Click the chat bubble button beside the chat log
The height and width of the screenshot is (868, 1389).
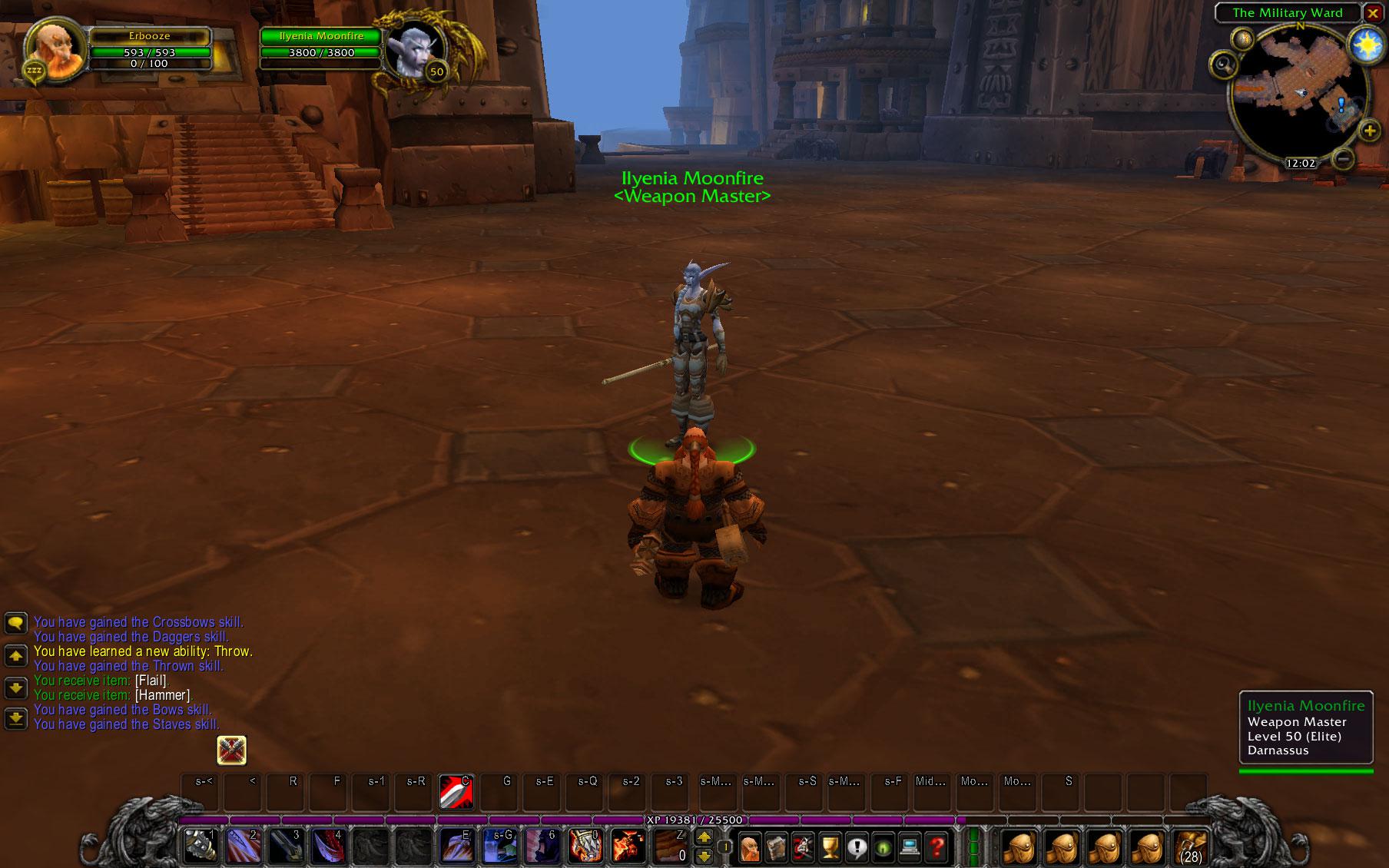(15, 623)
